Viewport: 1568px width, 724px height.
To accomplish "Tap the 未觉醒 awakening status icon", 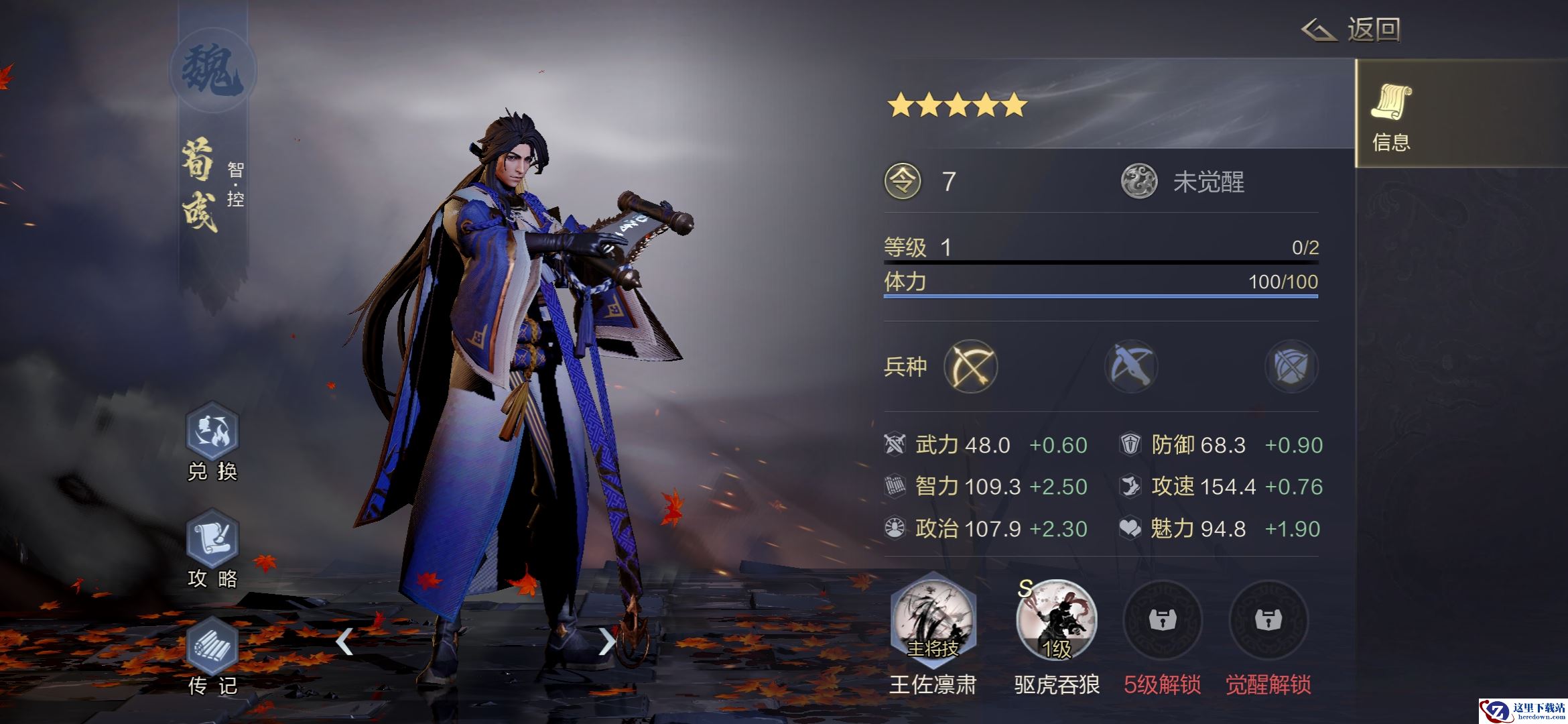I will pos(1139,182).
